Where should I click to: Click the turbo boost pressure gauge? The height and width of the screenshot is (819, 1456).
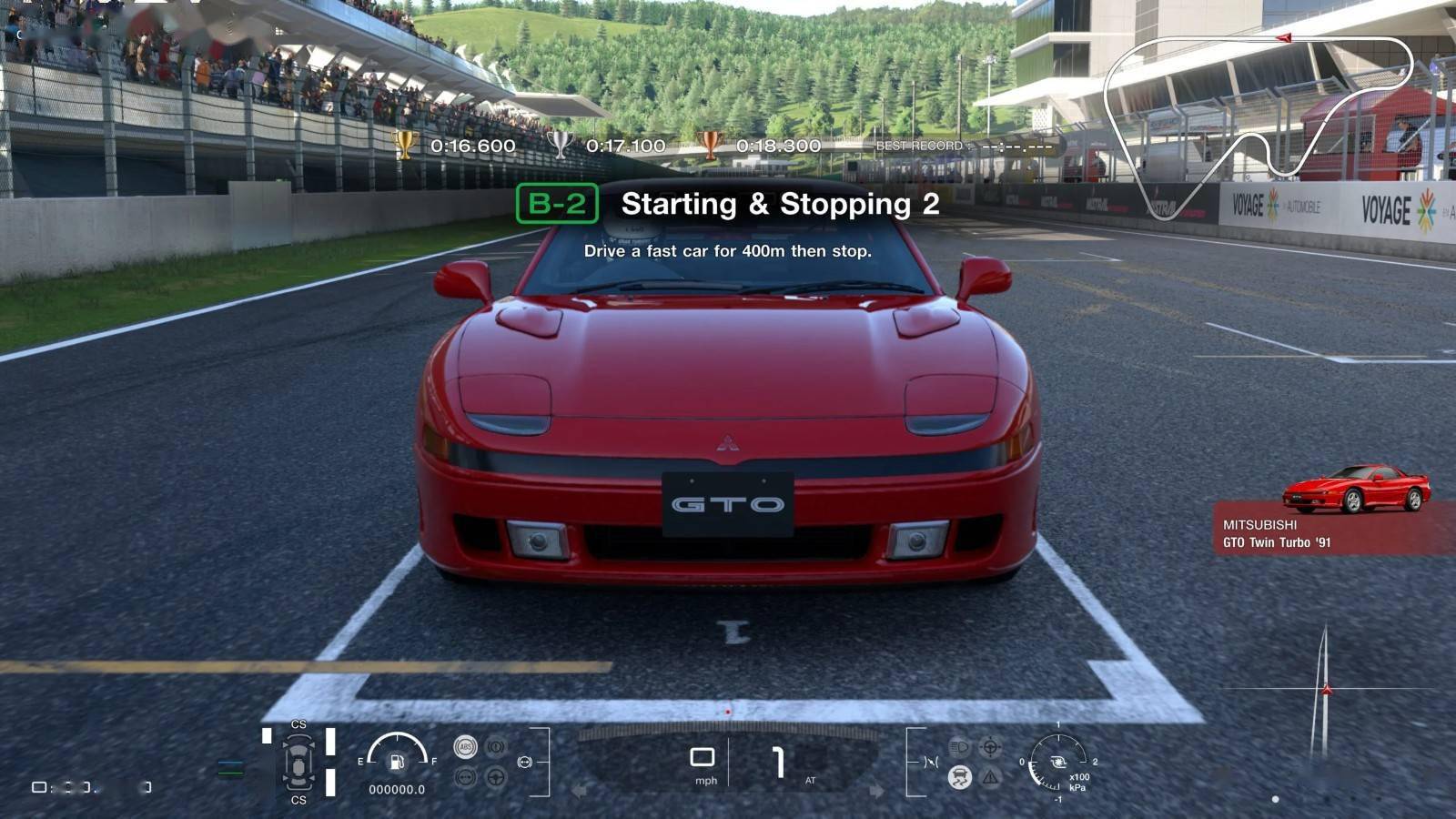pyautogui.click(x=1057, y=763)
